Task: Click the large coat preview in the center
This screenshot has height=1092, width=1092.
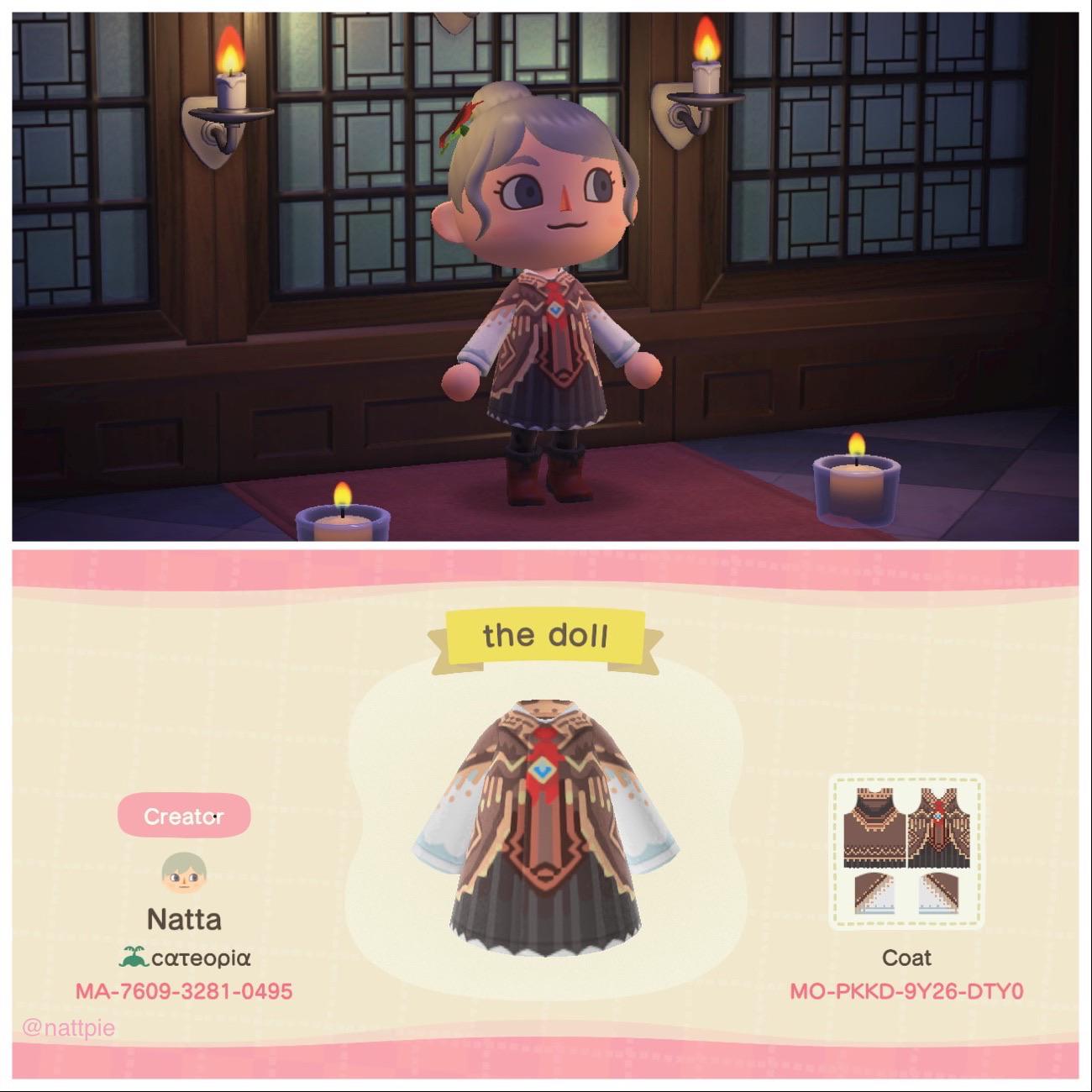Action: 546,823
